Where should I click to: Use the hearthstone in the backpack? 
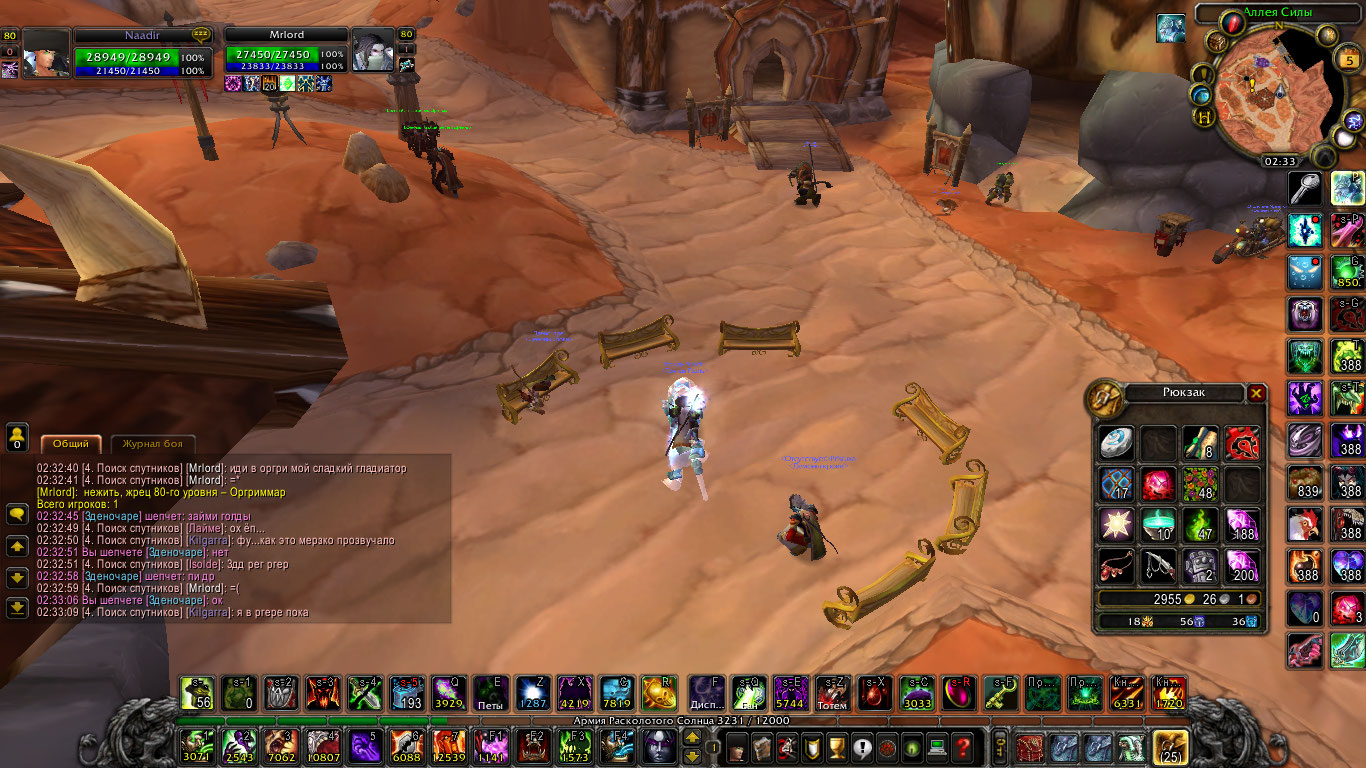1115,442
